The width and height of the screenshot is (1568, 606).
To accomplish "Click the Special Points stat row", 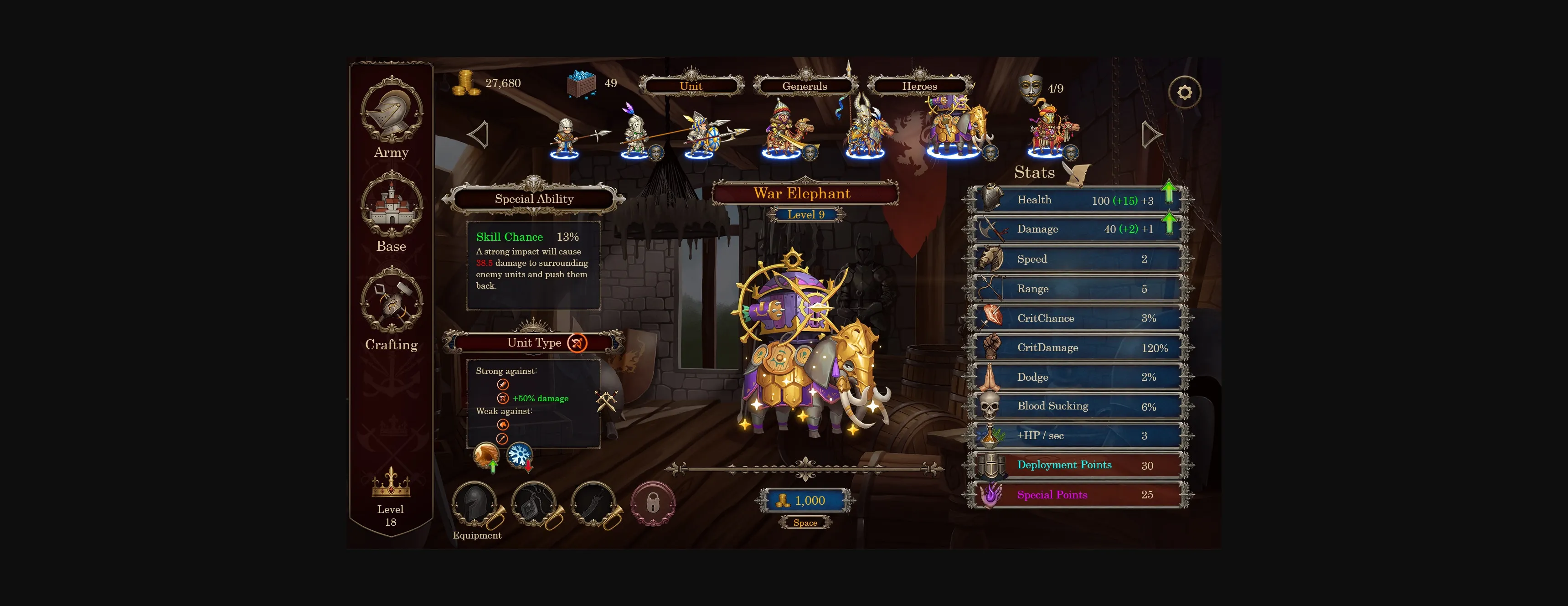I will 1078,495.
